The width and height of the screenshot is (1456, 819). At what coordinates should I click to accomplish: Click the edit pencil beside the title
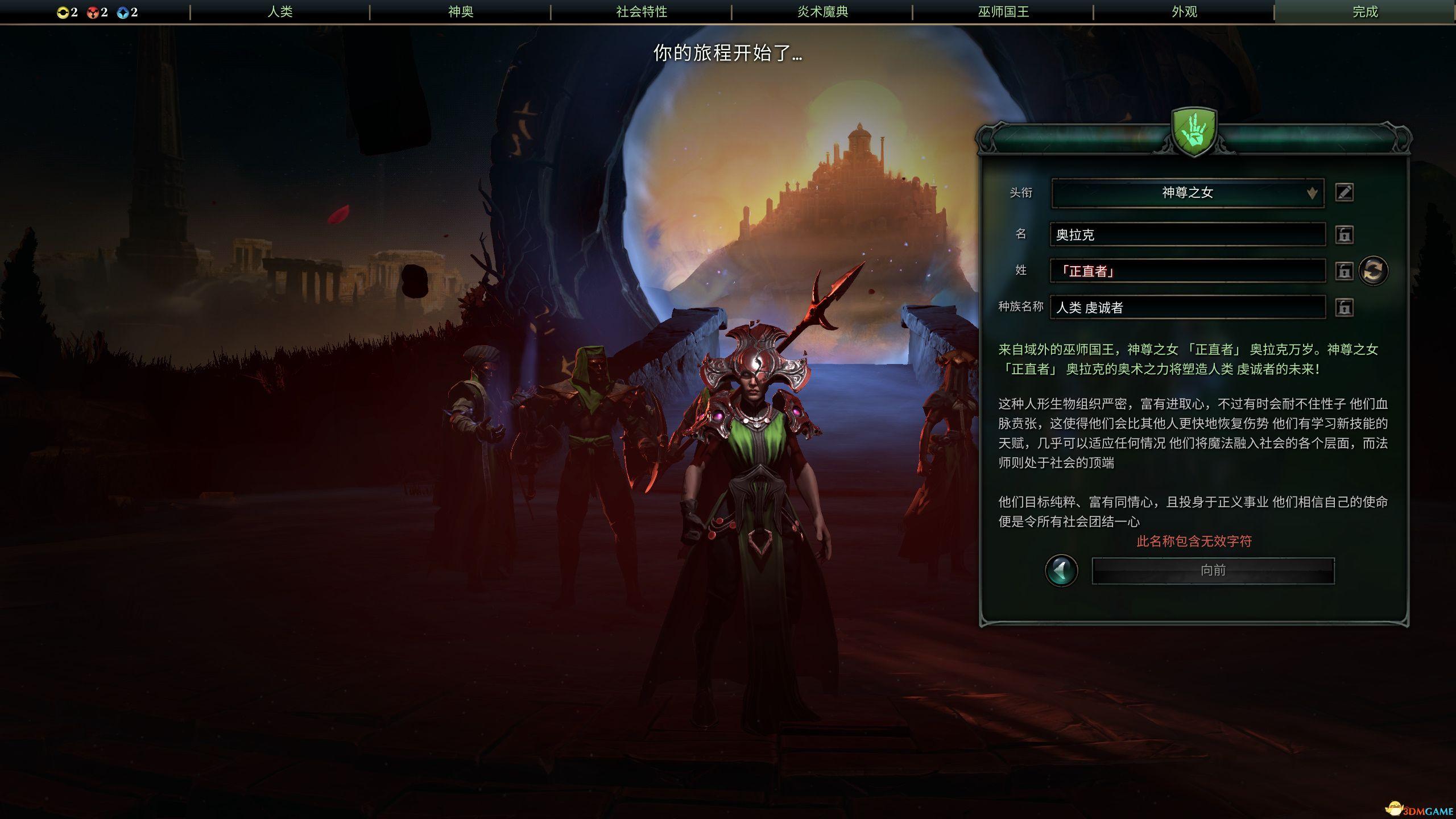tap(1345, 193)
